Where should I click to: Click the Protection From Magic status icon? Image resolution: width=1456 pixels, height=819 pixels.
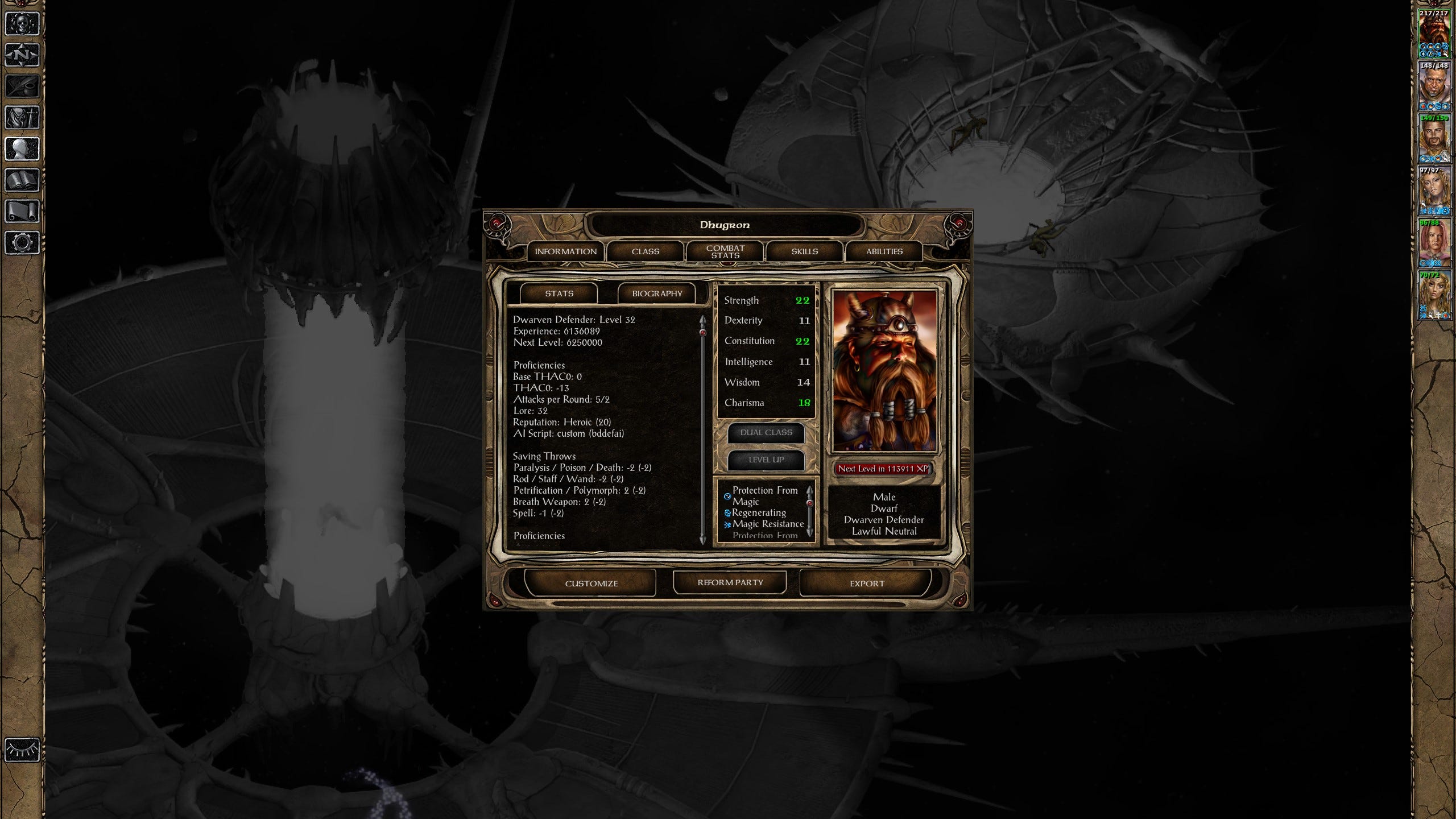[727, 495]
